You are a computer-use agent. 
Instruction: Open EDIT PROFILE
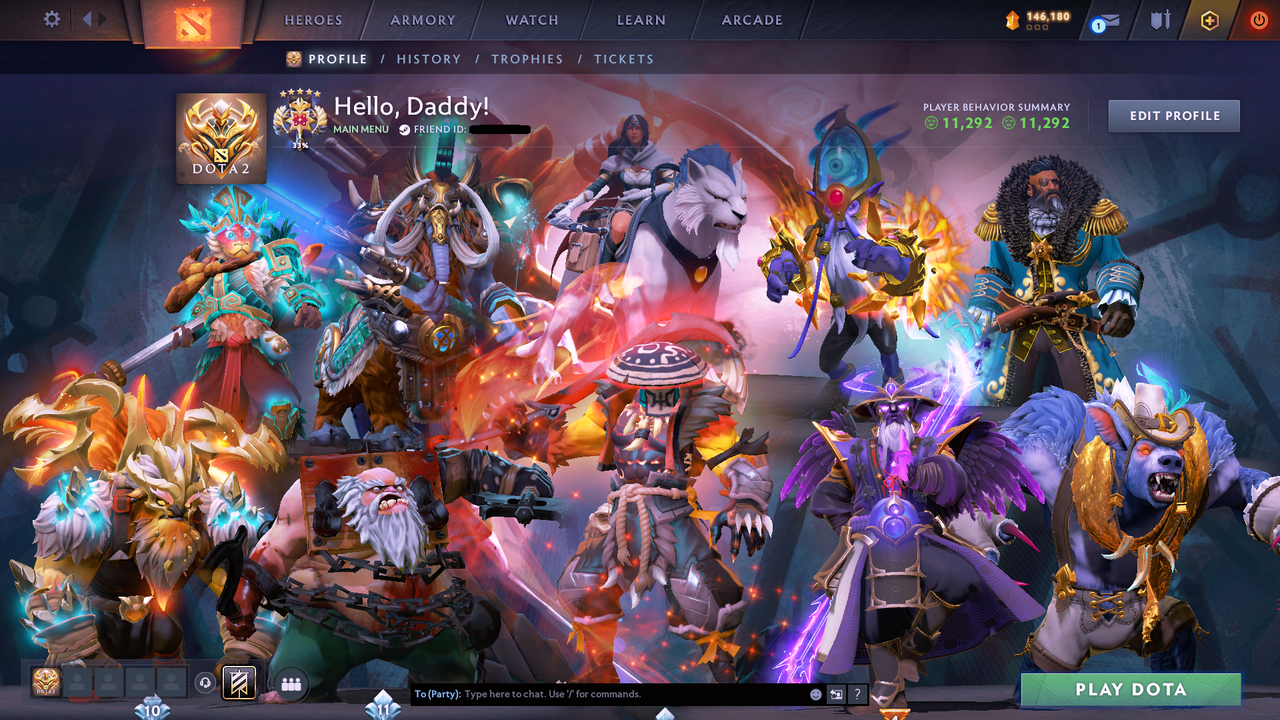(x=1173, y=115)
